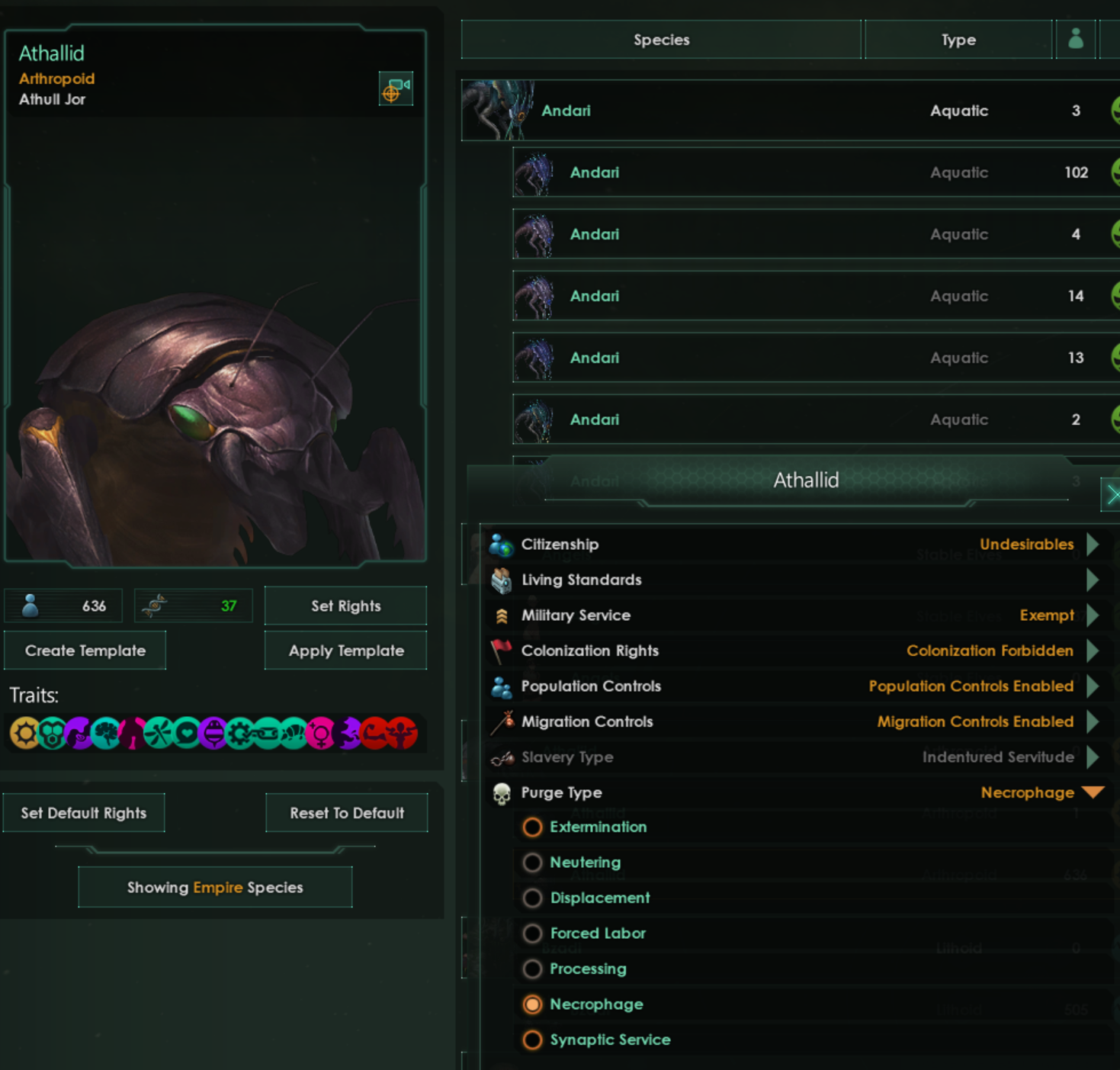This screenshot has height=1070, width=1120.
Task: Collapse the Purge Type dropdown
Action: point(1093,792)
